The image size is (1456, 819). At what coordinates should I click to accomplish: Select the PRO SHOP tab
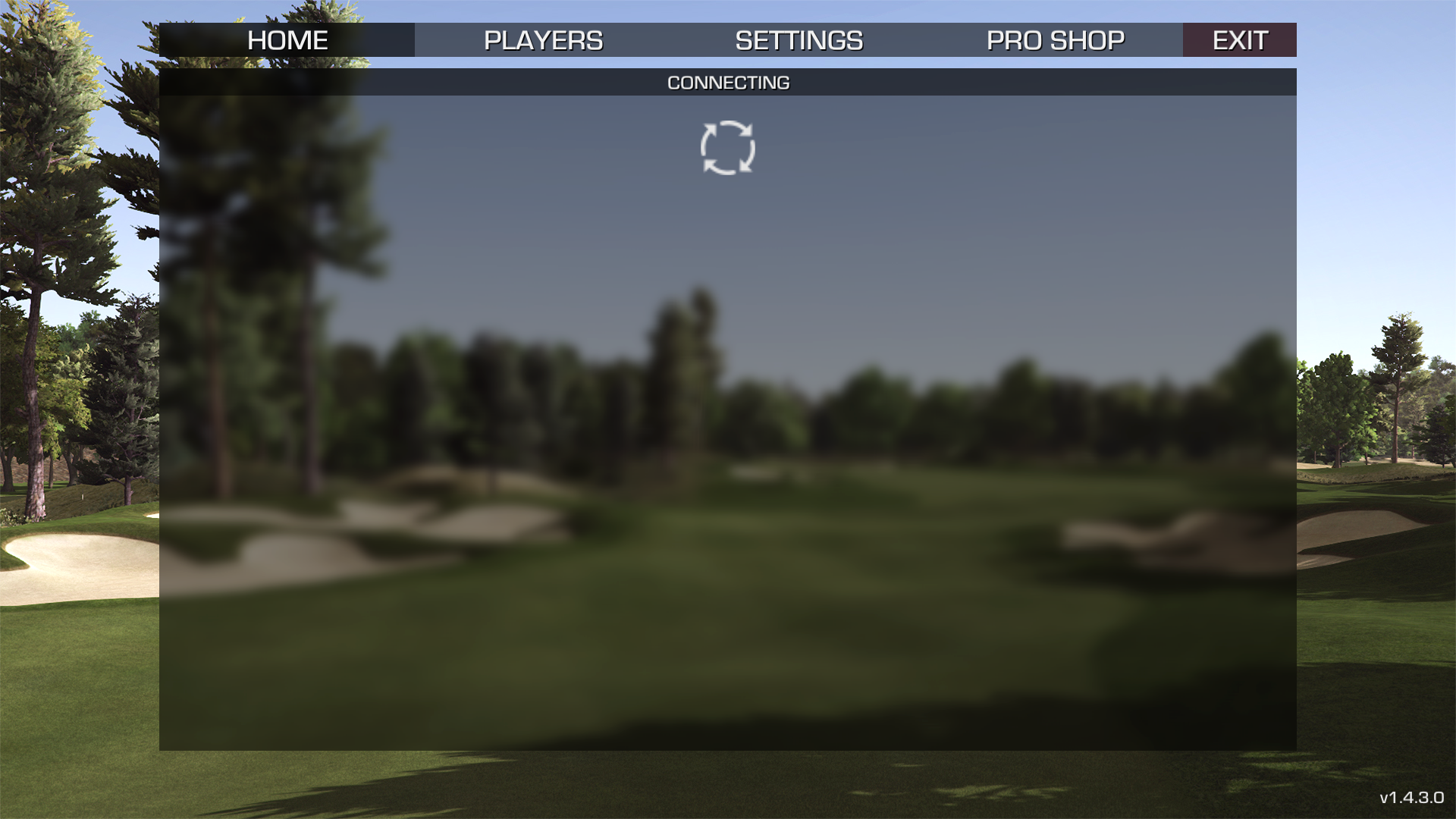point(1055,40)
